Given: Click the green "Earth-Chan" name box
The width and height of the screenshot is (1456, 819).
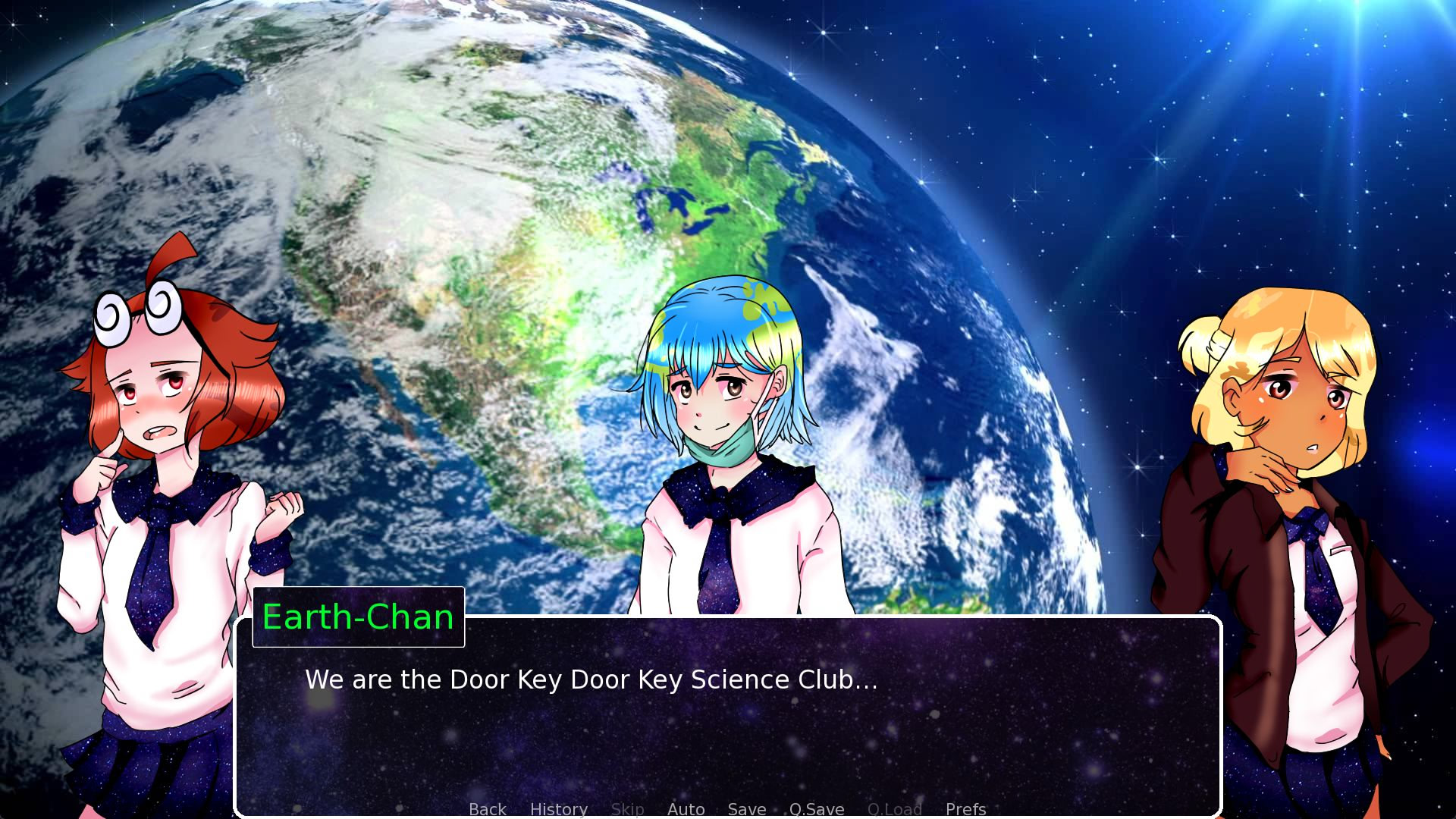Looking at the screenshot, I should click(x=358, y=617).
